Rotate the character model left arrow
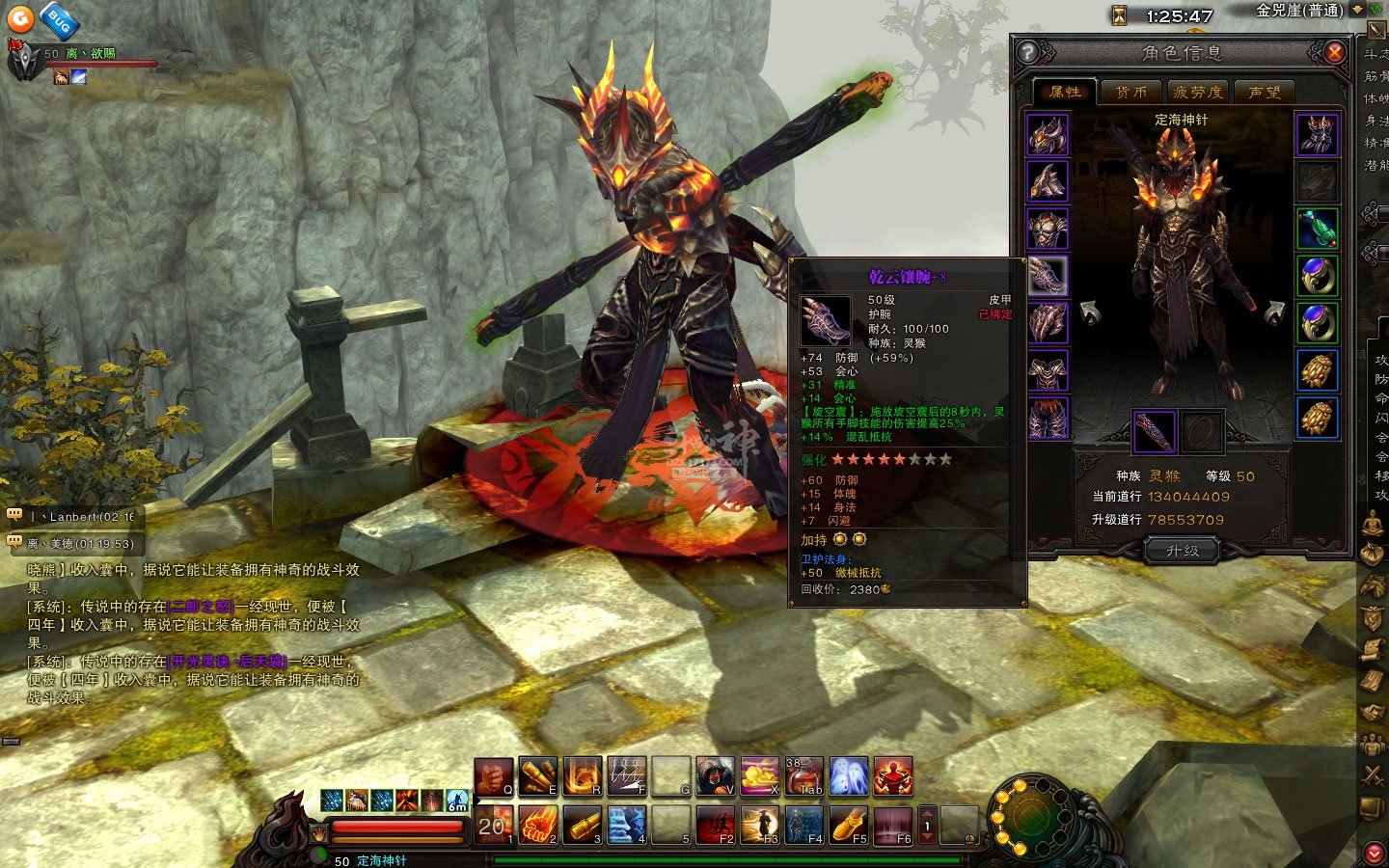The height and width of the screenshot is (868, 1389). 1091,312
